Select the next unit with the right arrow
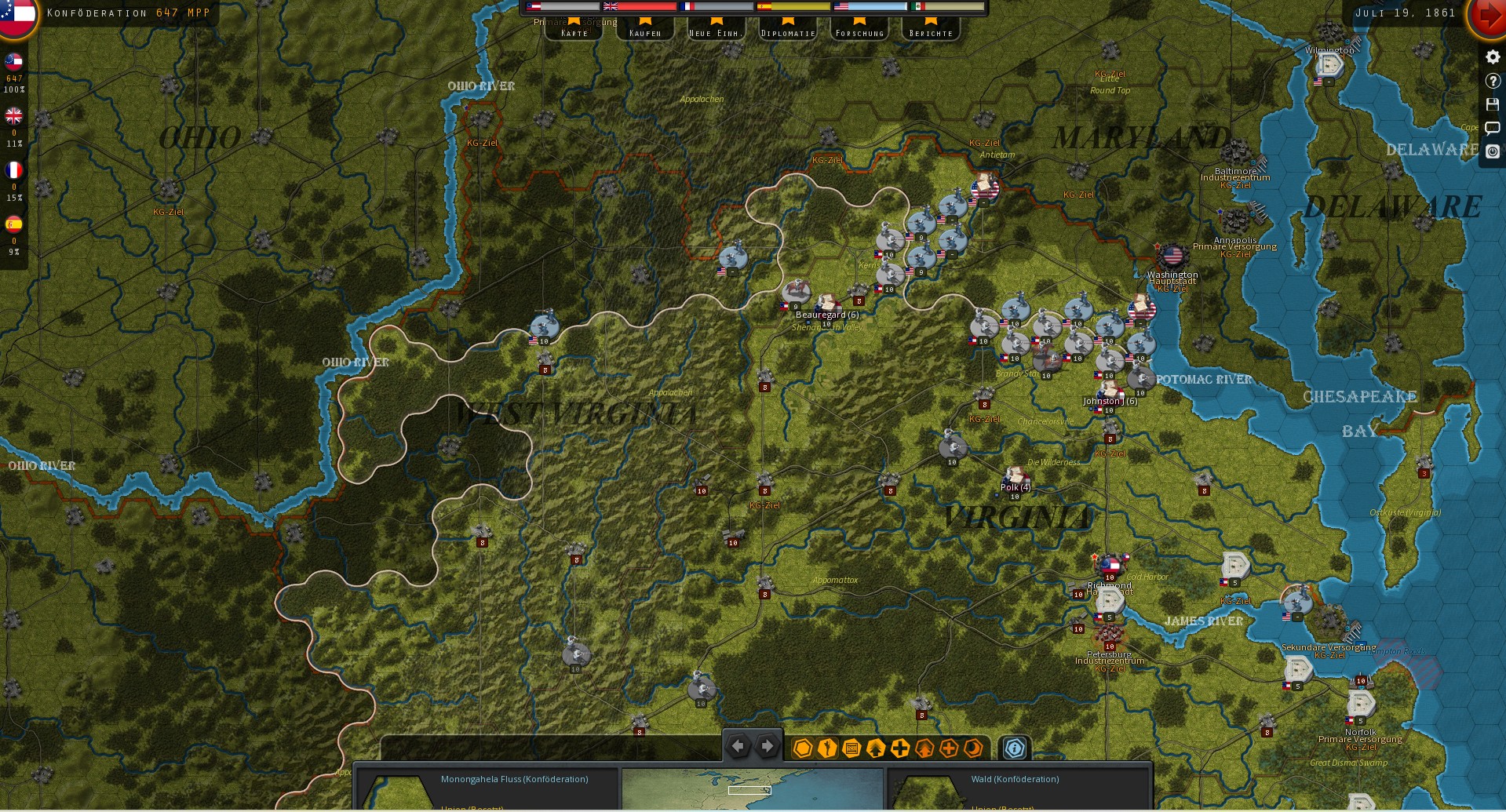The image size is (1506, 812). (x=768, y=747)
